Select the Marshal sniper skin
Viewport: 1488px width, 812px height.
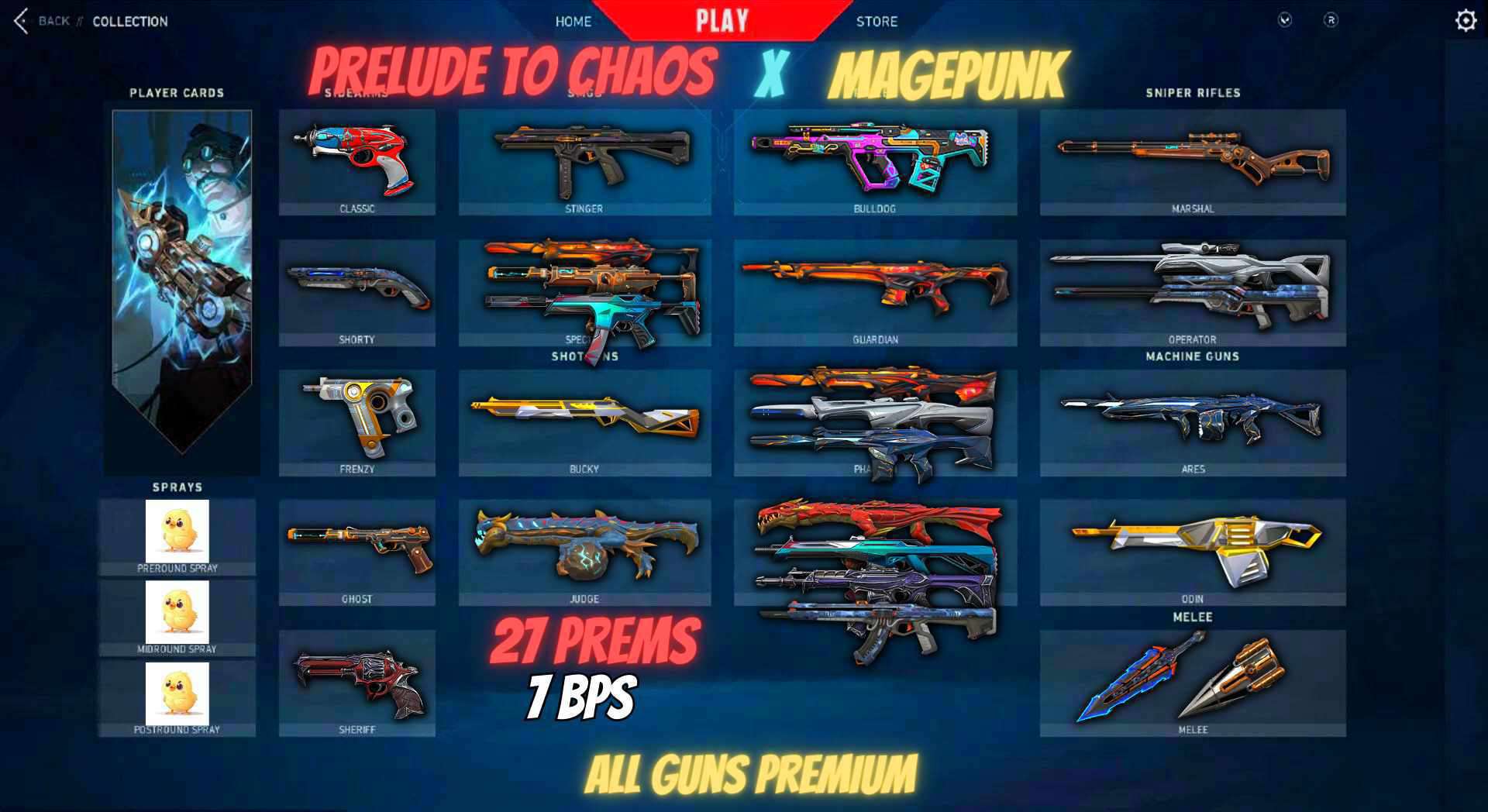[1191, 159]
